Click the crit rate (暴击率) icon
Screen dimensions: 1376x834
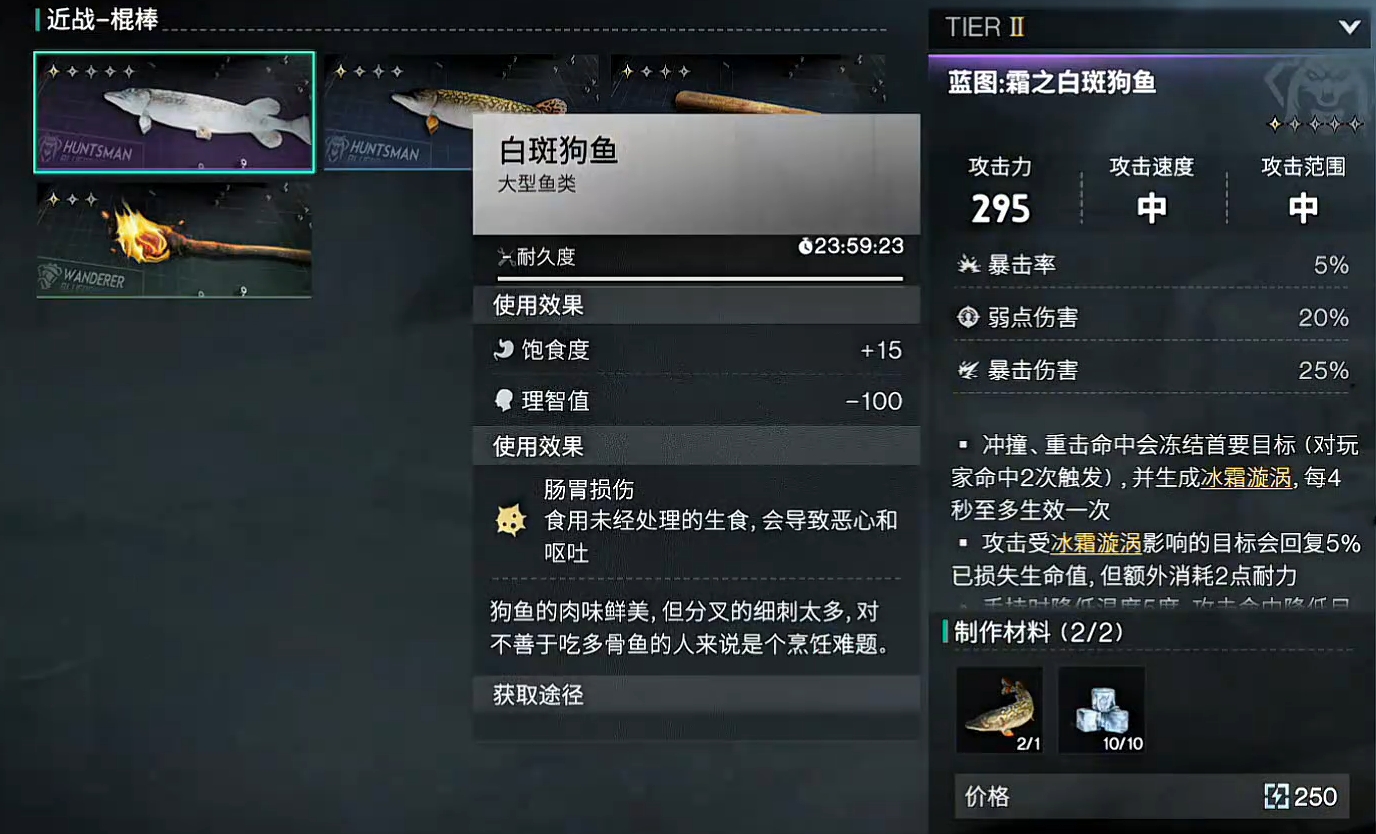[x=968, y=264]
